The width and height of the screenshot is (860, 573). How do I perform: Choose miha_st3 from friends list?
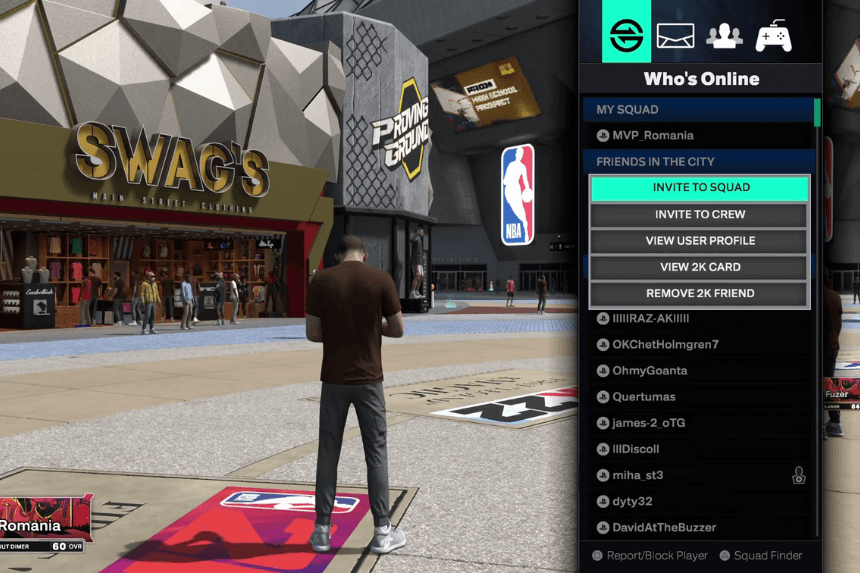(638, 475)
